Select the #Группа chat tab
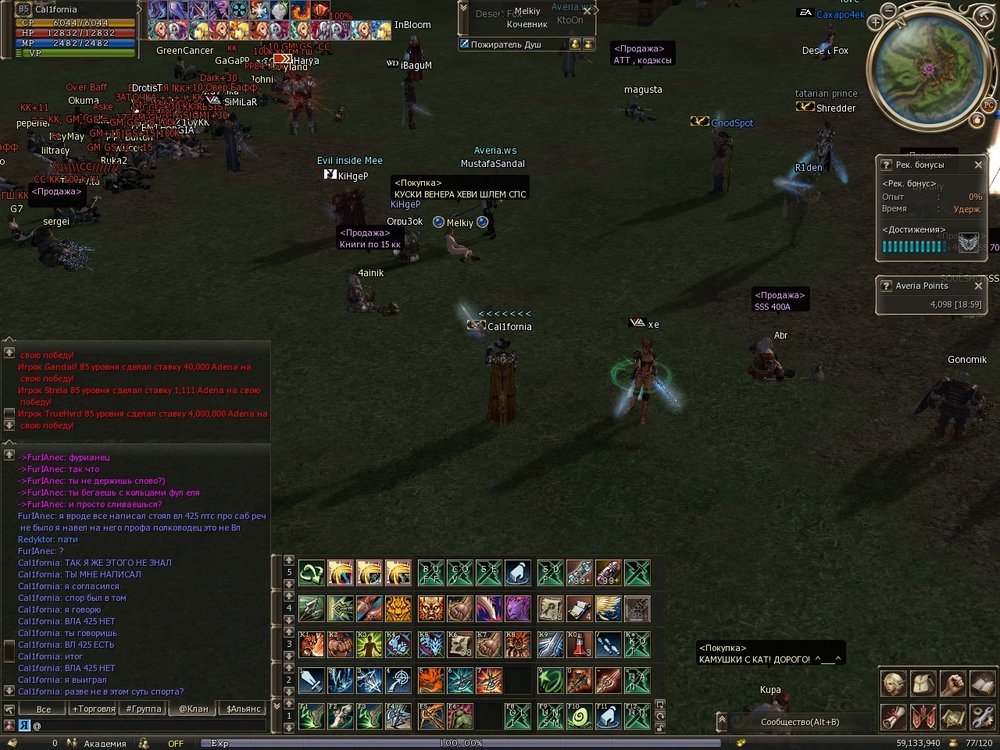1000x750 pixels. pos(143,708)
